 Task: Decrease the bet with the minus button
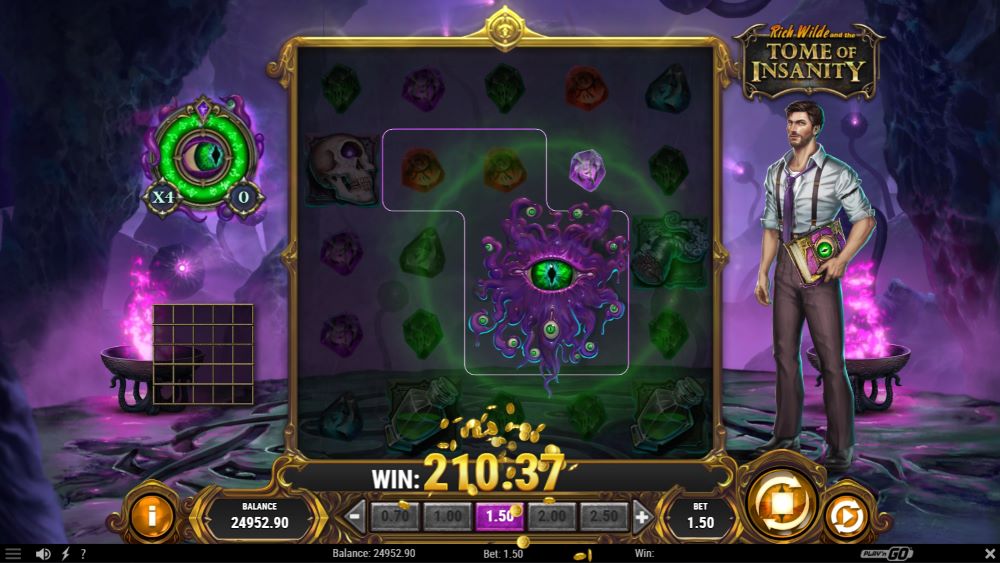coord(356,516)
